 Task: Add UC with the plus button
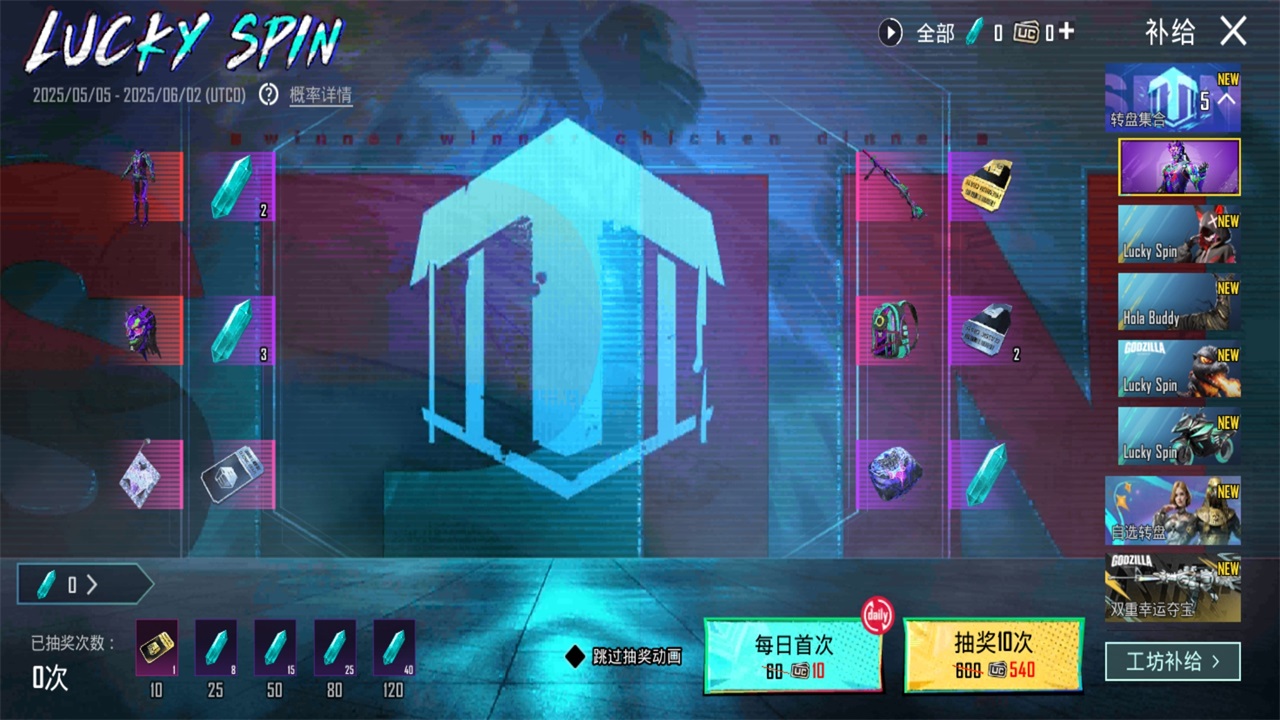1066,32
